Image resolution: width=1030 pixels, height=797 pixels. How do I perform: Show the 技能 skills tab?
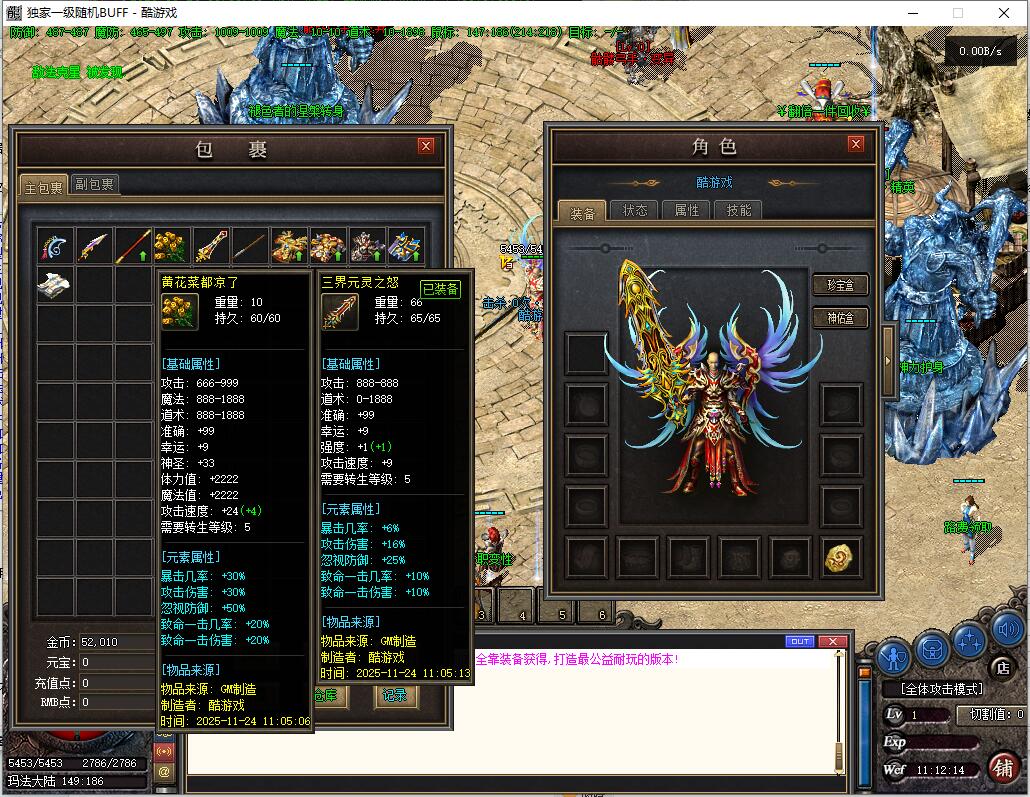(x=739, y=210)
